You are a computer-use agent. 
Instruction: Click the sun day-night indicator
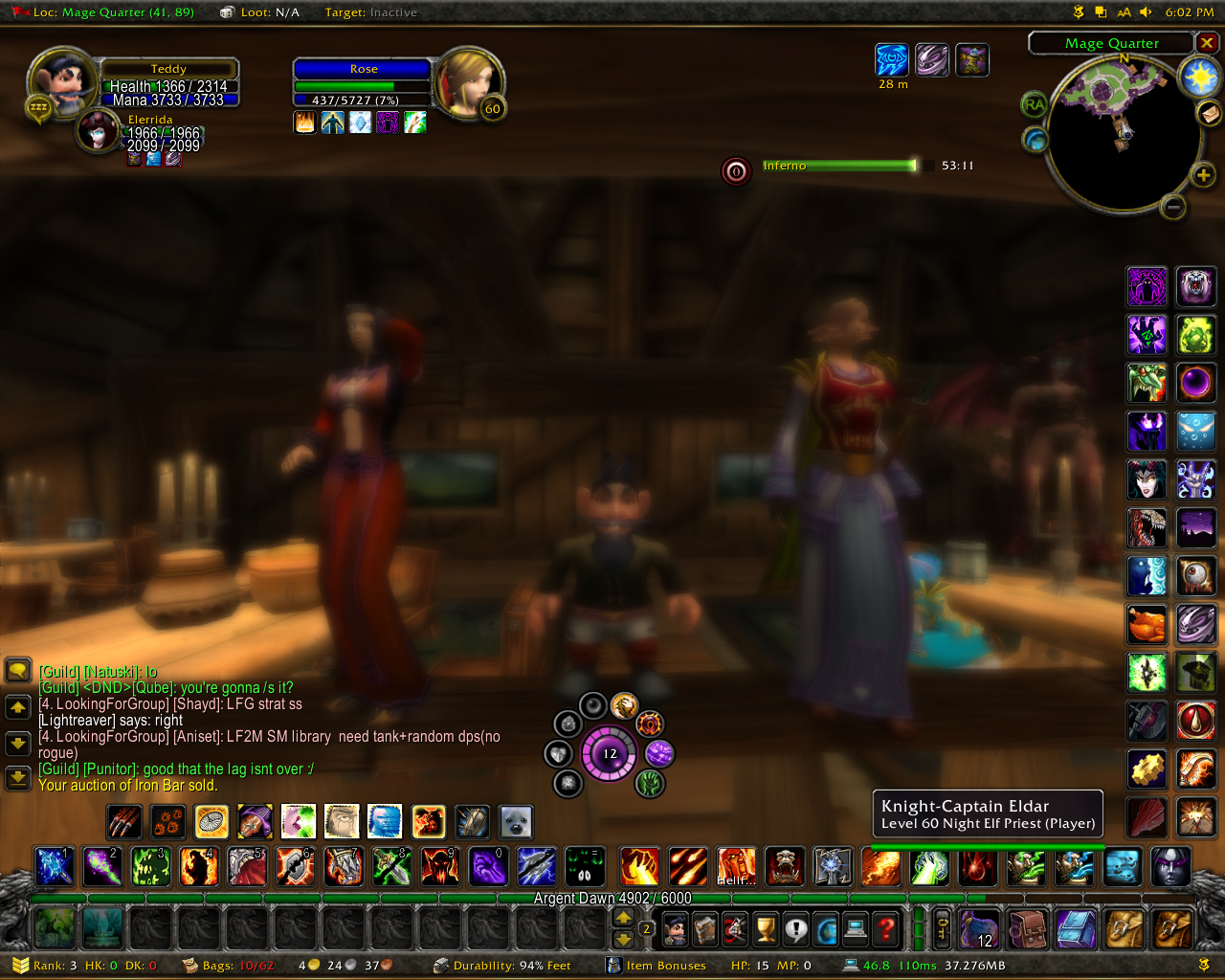(1198, 77)
